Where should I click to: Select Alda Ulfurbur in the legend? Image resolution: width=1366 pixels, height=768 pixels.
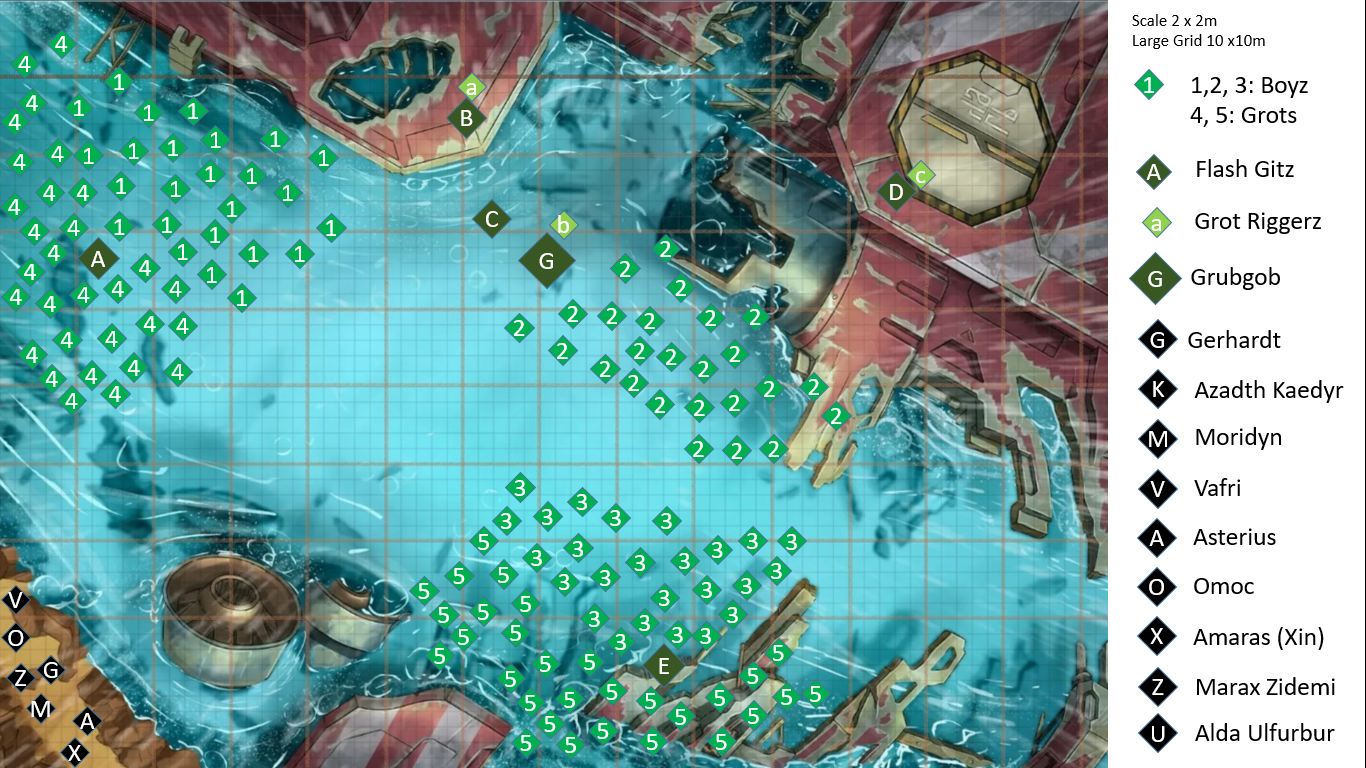(x=1264, y=734)
